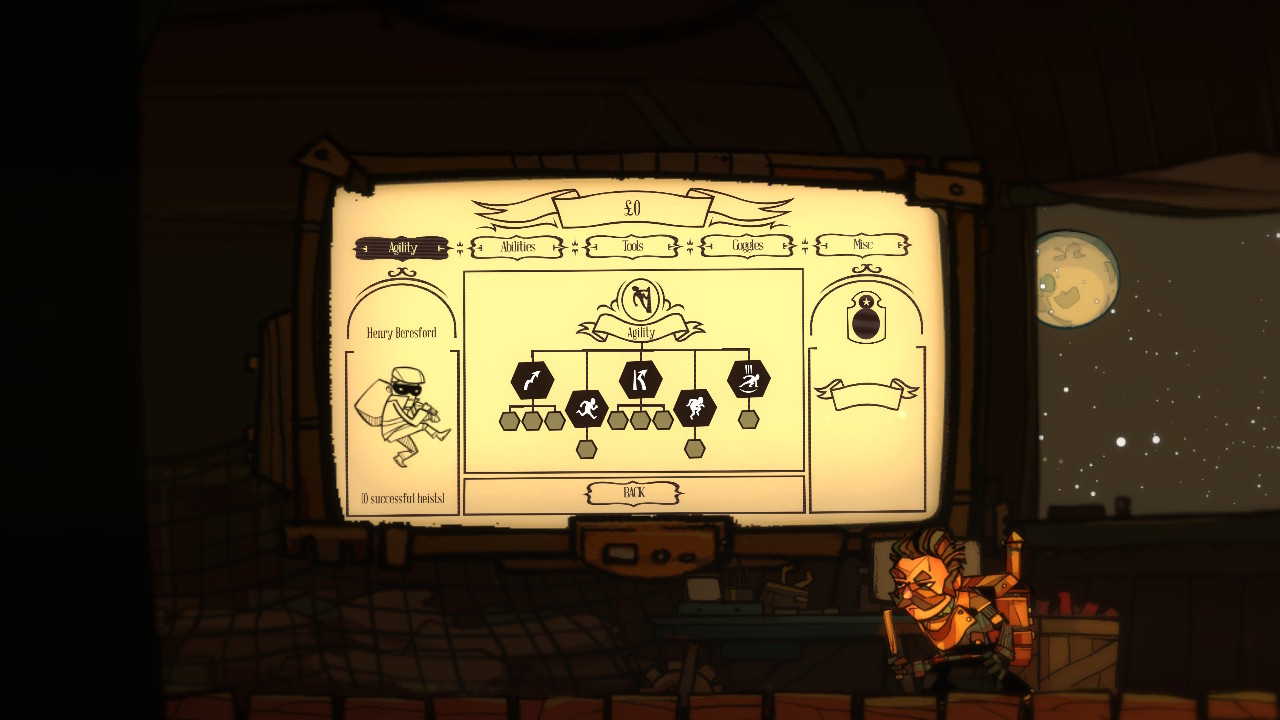The image size is (1280, 720).
Task: Select the running sprint upgrade icon
Action: click(587, 407)
